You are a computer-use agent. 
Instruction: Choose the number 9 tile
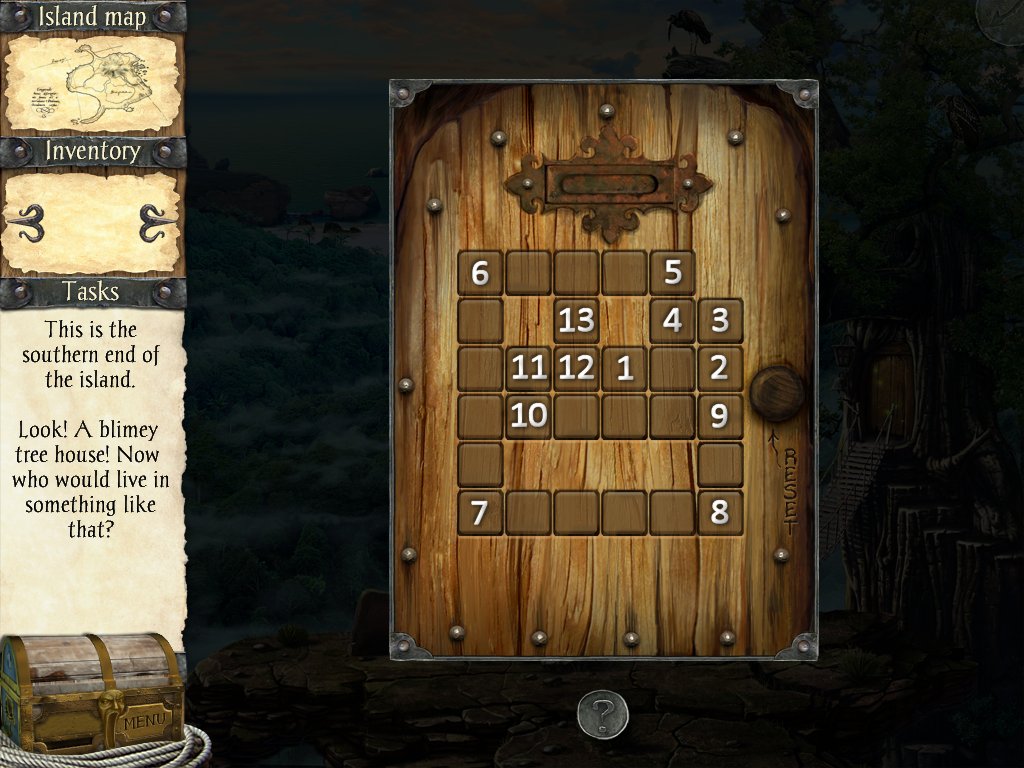click(x=719, y=416)
